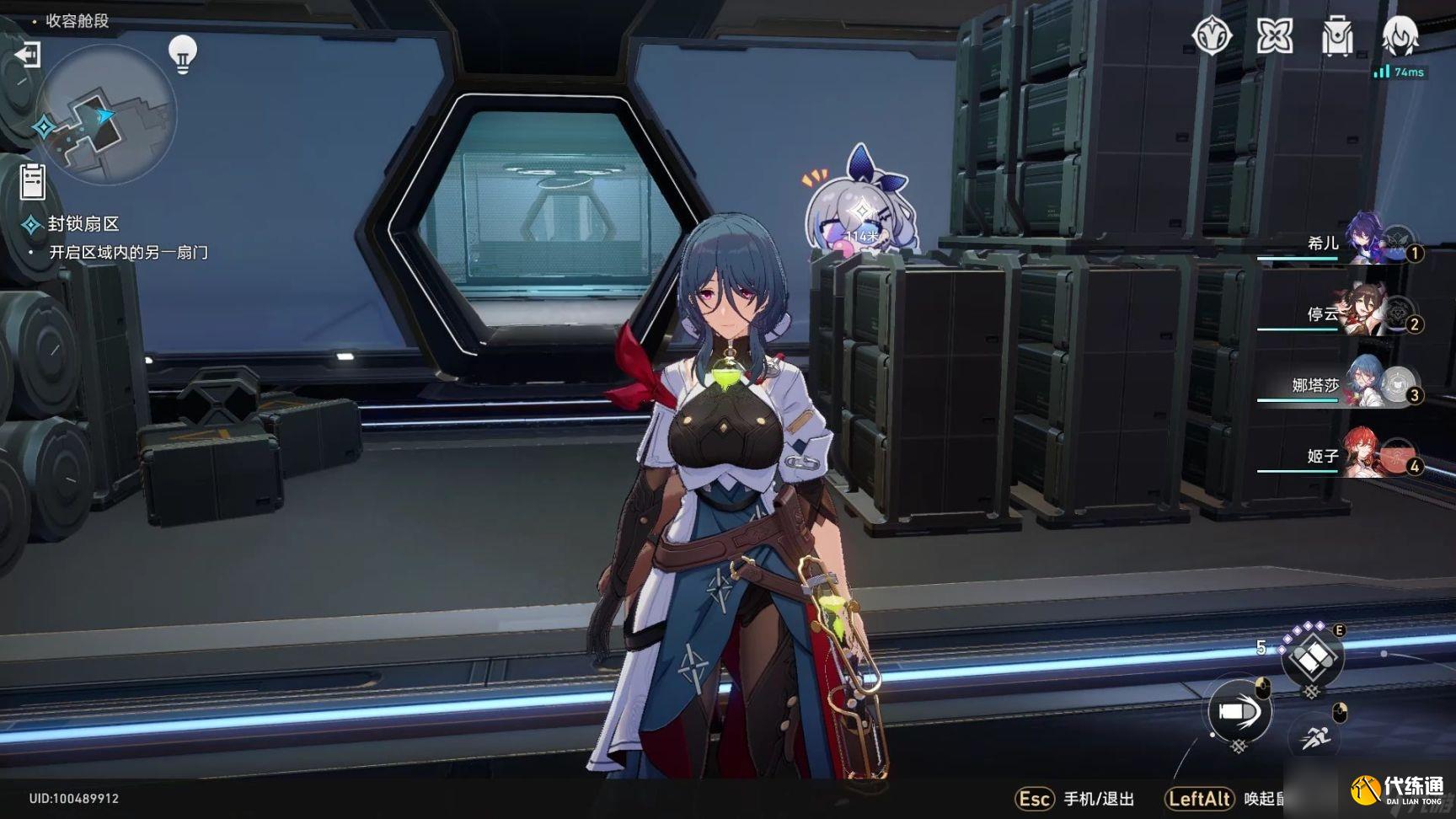Select the 封锁扇区 quest tracker
The image size is (1456, 819).
[83, 224]
